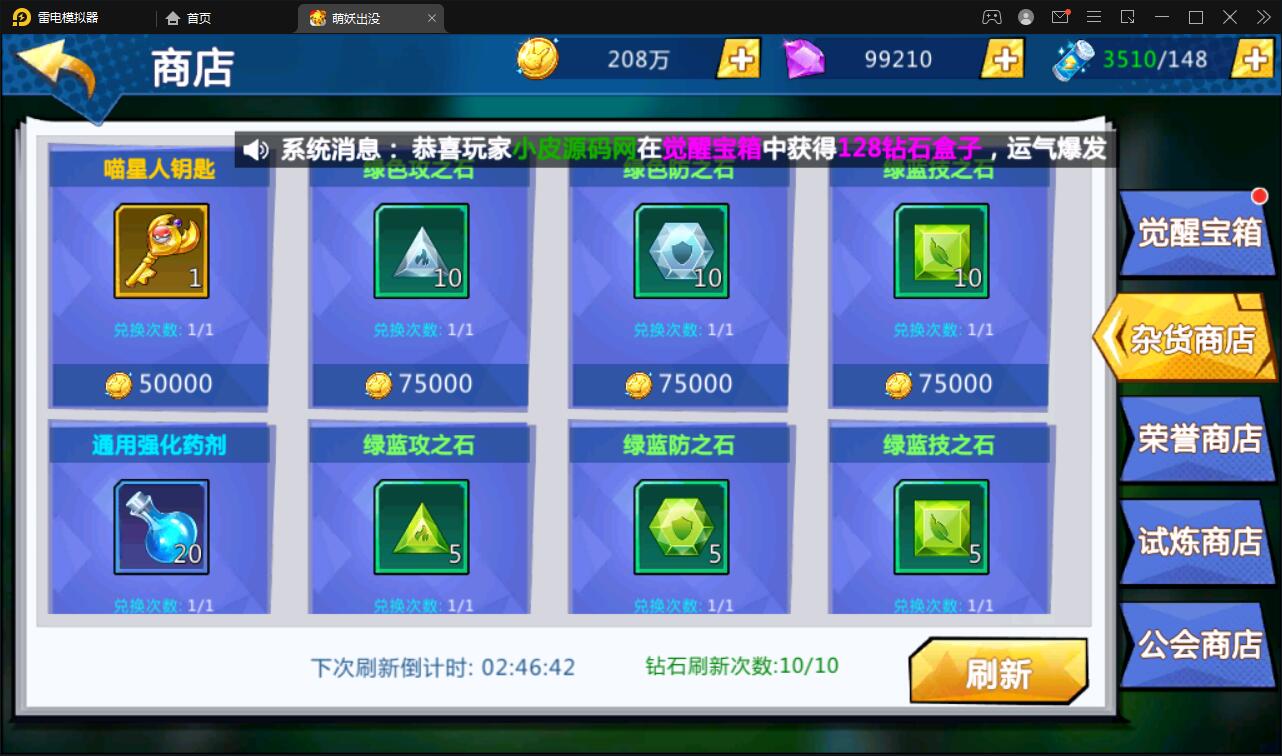Select the 绿蓝技之石 green leaf gem icon
The image size is (1282, 756).
pos(940,527)
